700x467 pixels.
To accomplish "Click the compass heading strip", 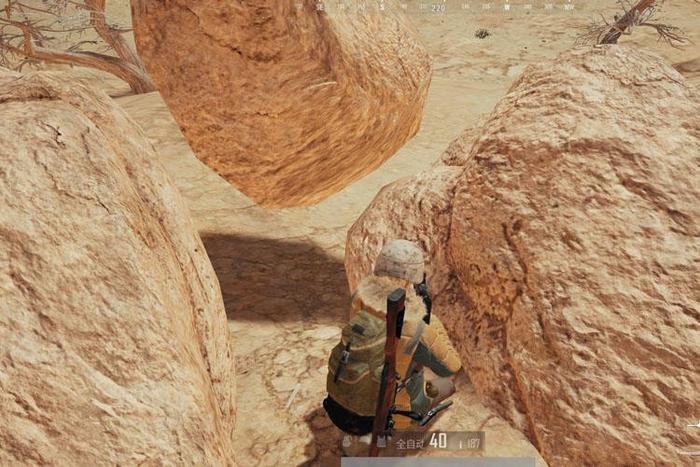I will [x=438, y=6].
